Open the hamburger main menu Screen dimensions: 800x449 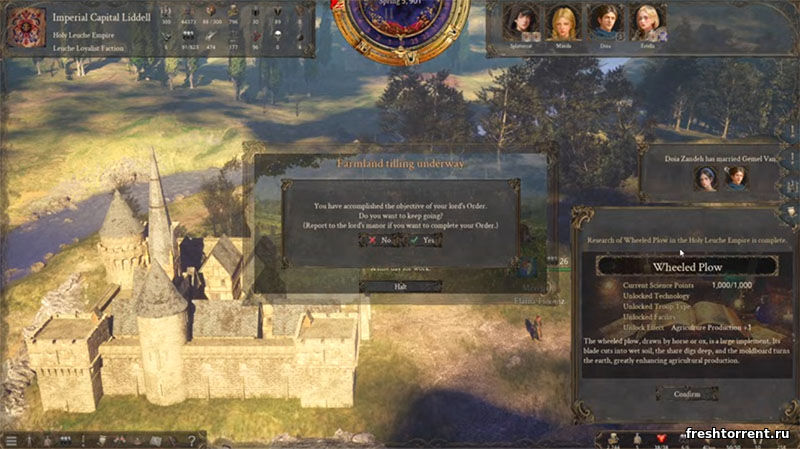coord(10,440)
